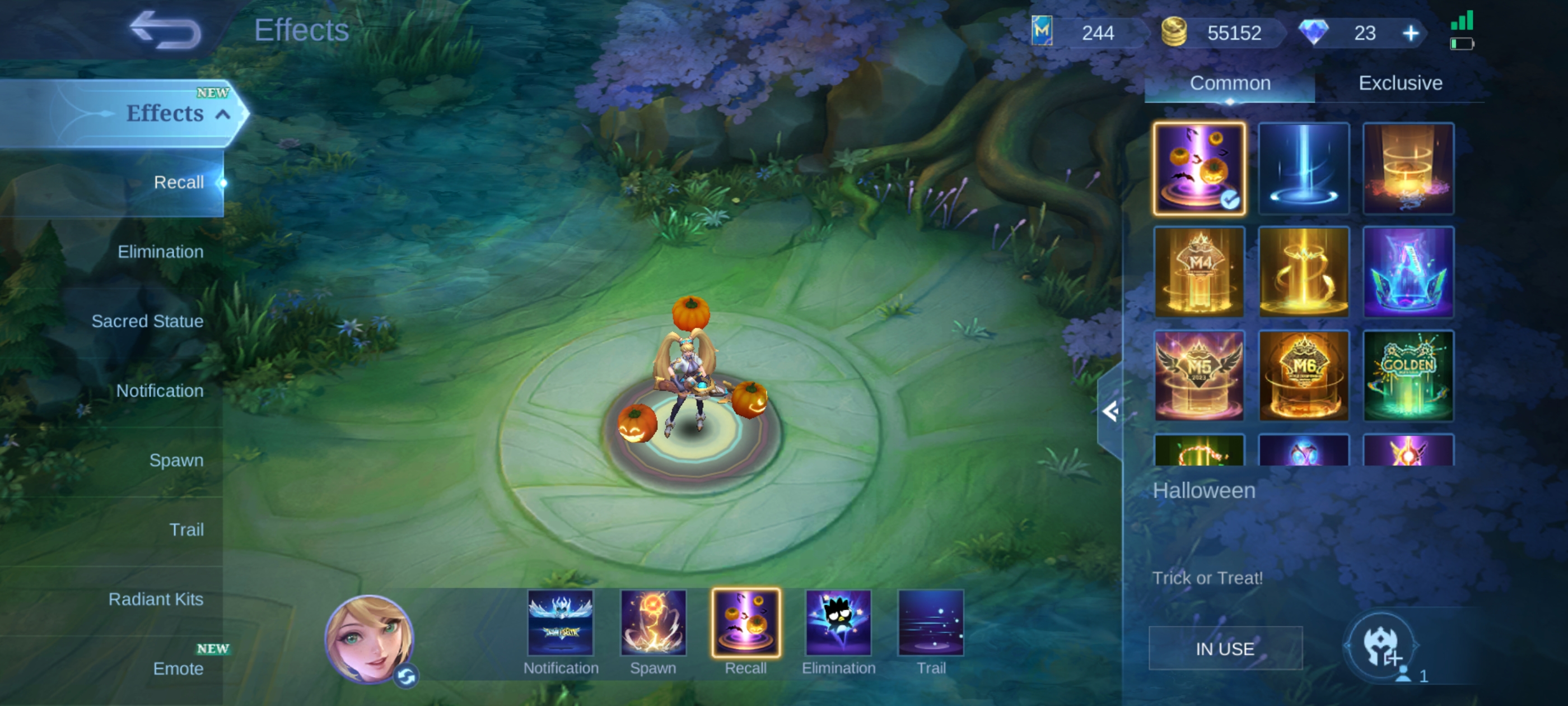The image size is (1568, 706).
Task: Select the Common tab
Action: [x=1230, y=83]
